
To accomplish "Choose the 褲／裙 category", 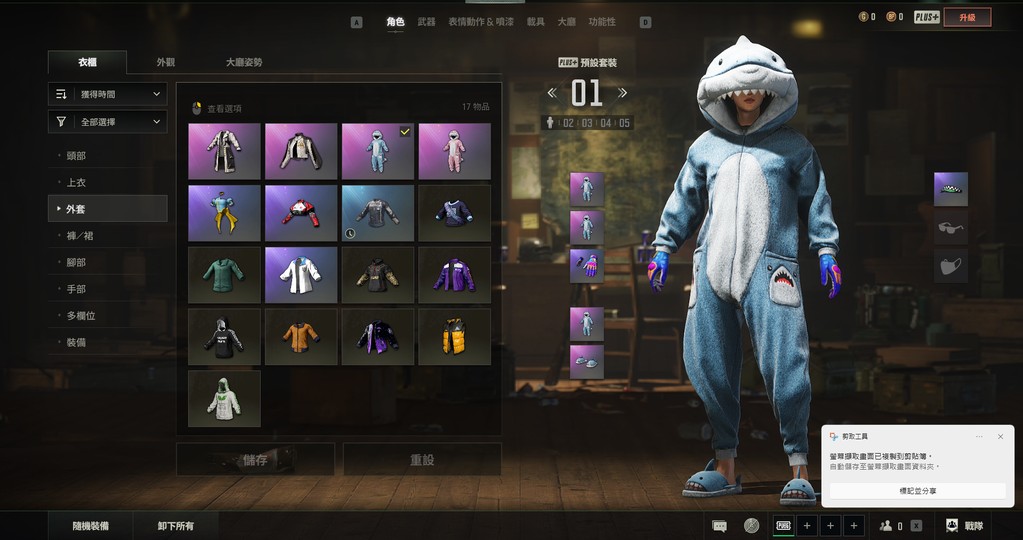I will 80,236.
